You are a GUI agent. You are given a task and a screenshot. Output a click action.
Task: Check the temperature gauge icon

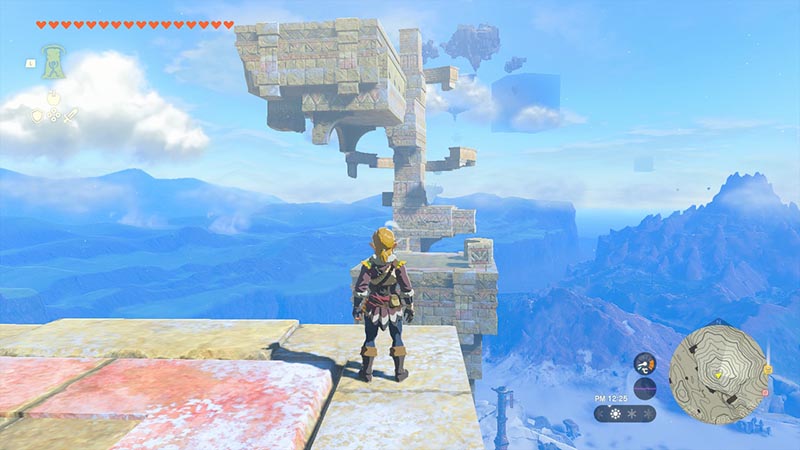point(645,363)
